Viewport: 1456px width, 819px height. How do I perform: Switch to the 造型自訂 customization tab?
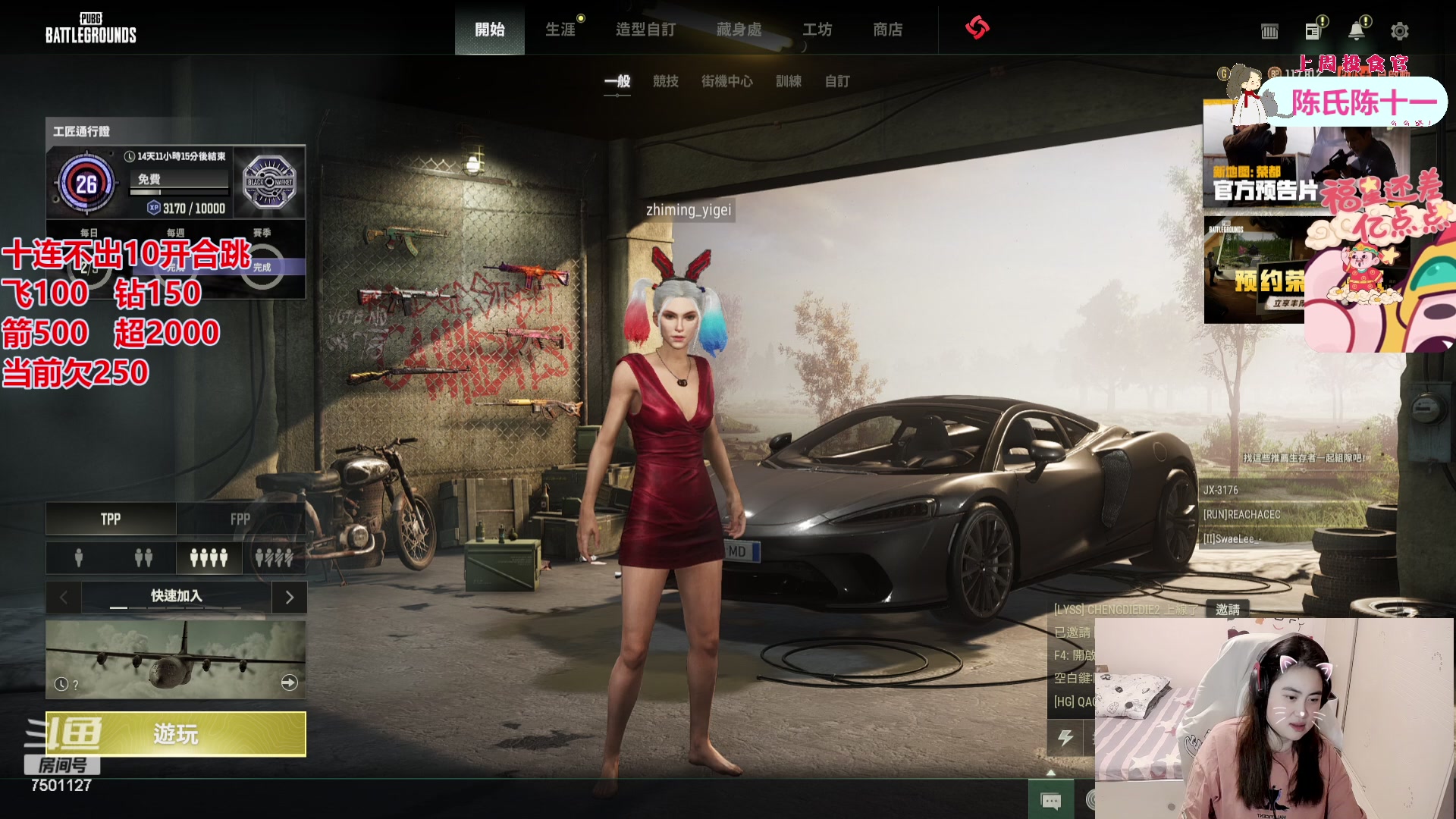pyautogui.click(x=645, y=30)
